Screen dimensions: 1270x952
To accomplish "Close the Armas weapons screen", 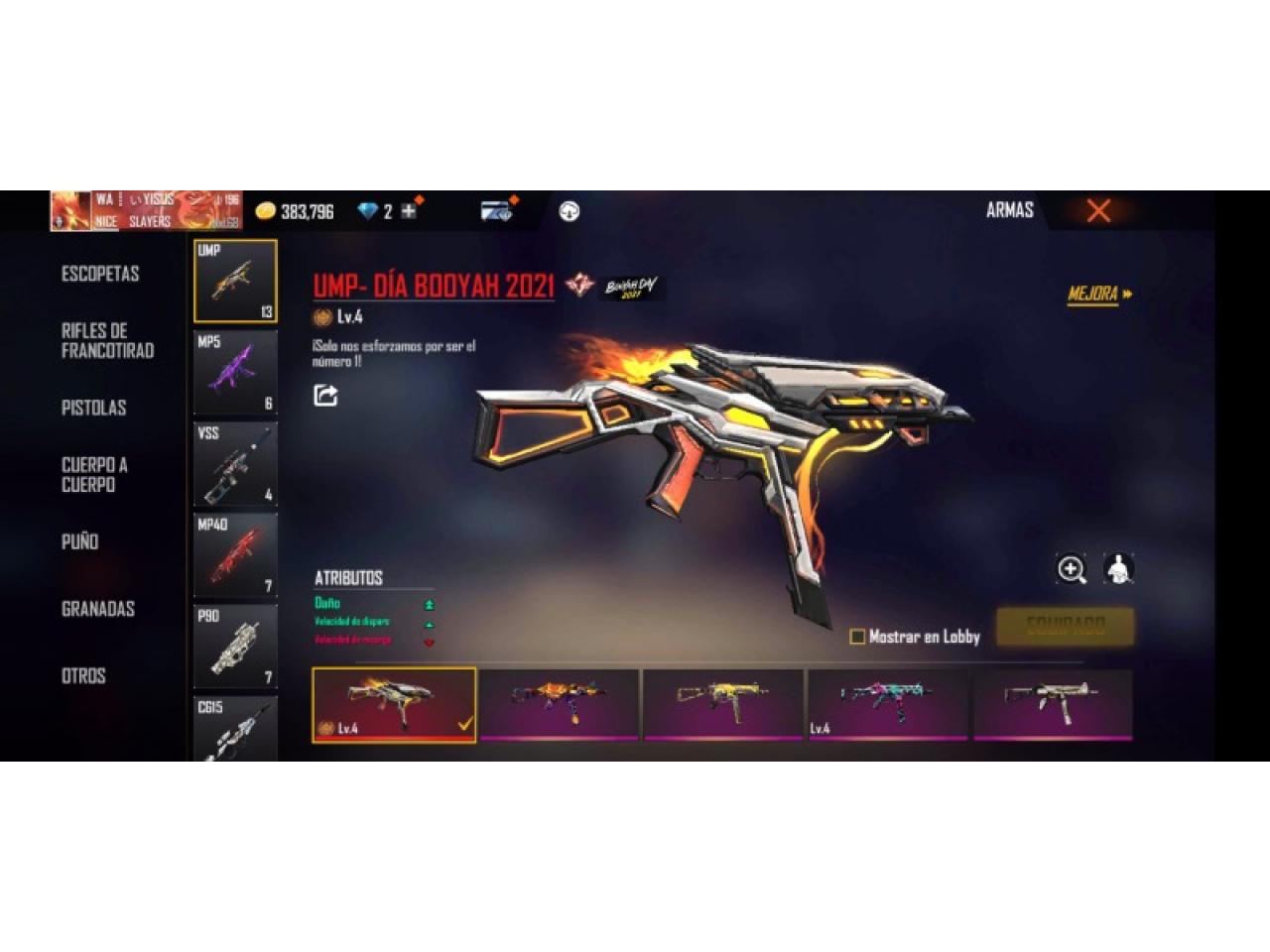I will click(1098, 210).
